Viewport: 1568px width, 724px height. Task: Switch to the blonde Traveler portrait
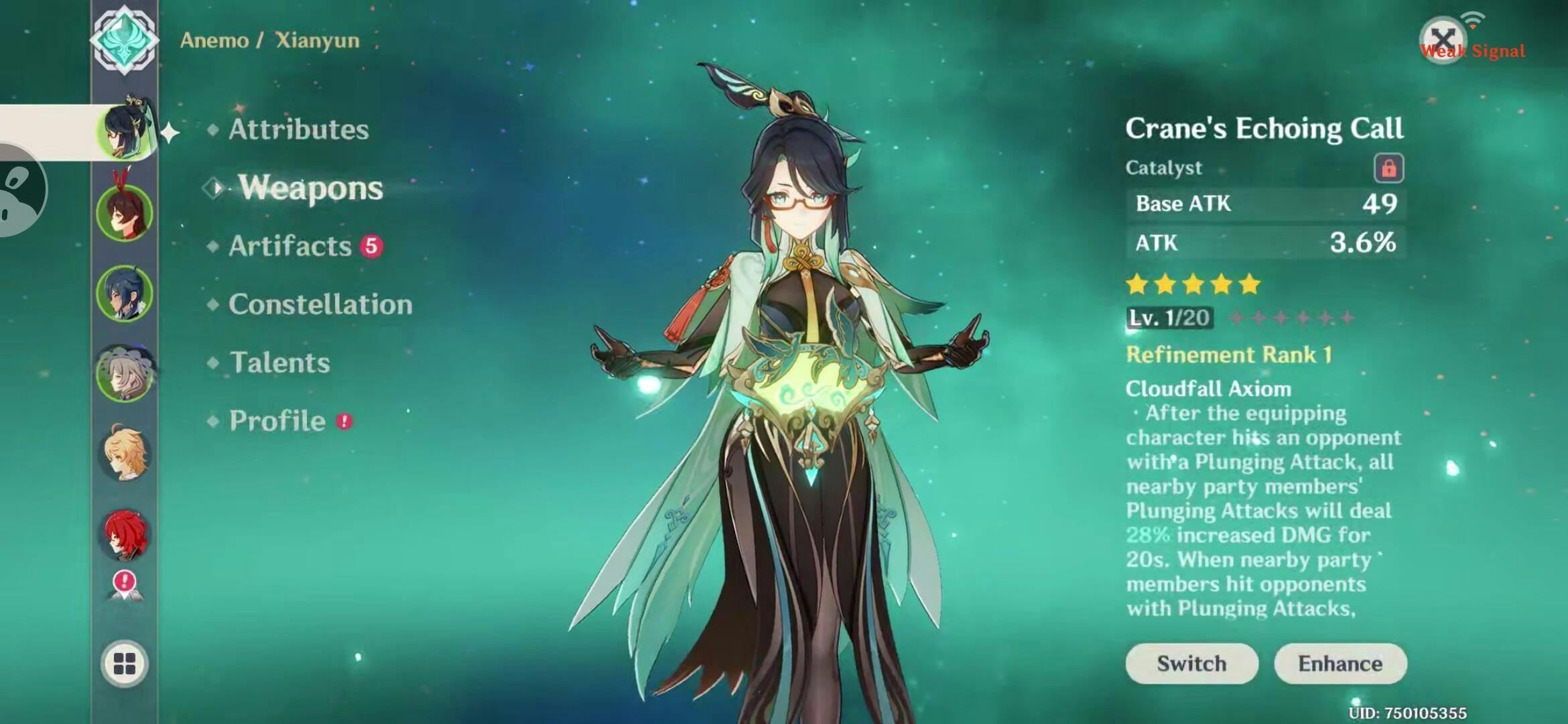tap(125, 454)
